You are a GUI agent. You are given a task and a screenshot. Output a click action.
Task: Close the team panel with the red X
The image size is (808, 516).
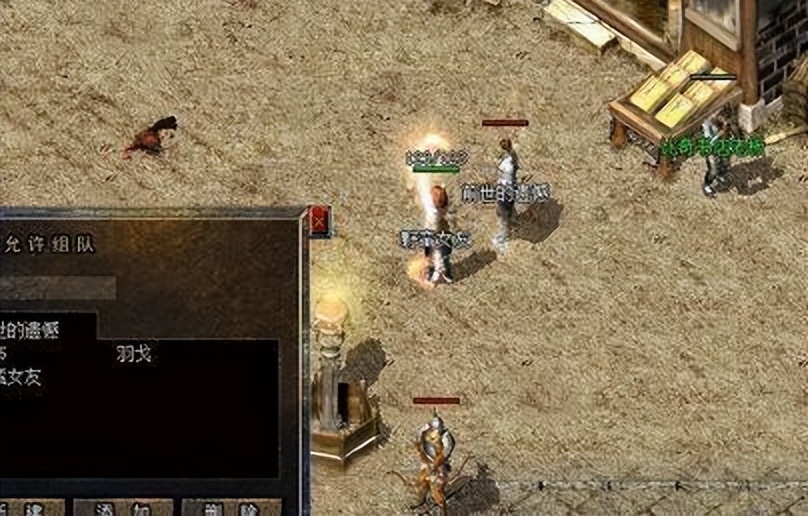(x=320, y=221)
